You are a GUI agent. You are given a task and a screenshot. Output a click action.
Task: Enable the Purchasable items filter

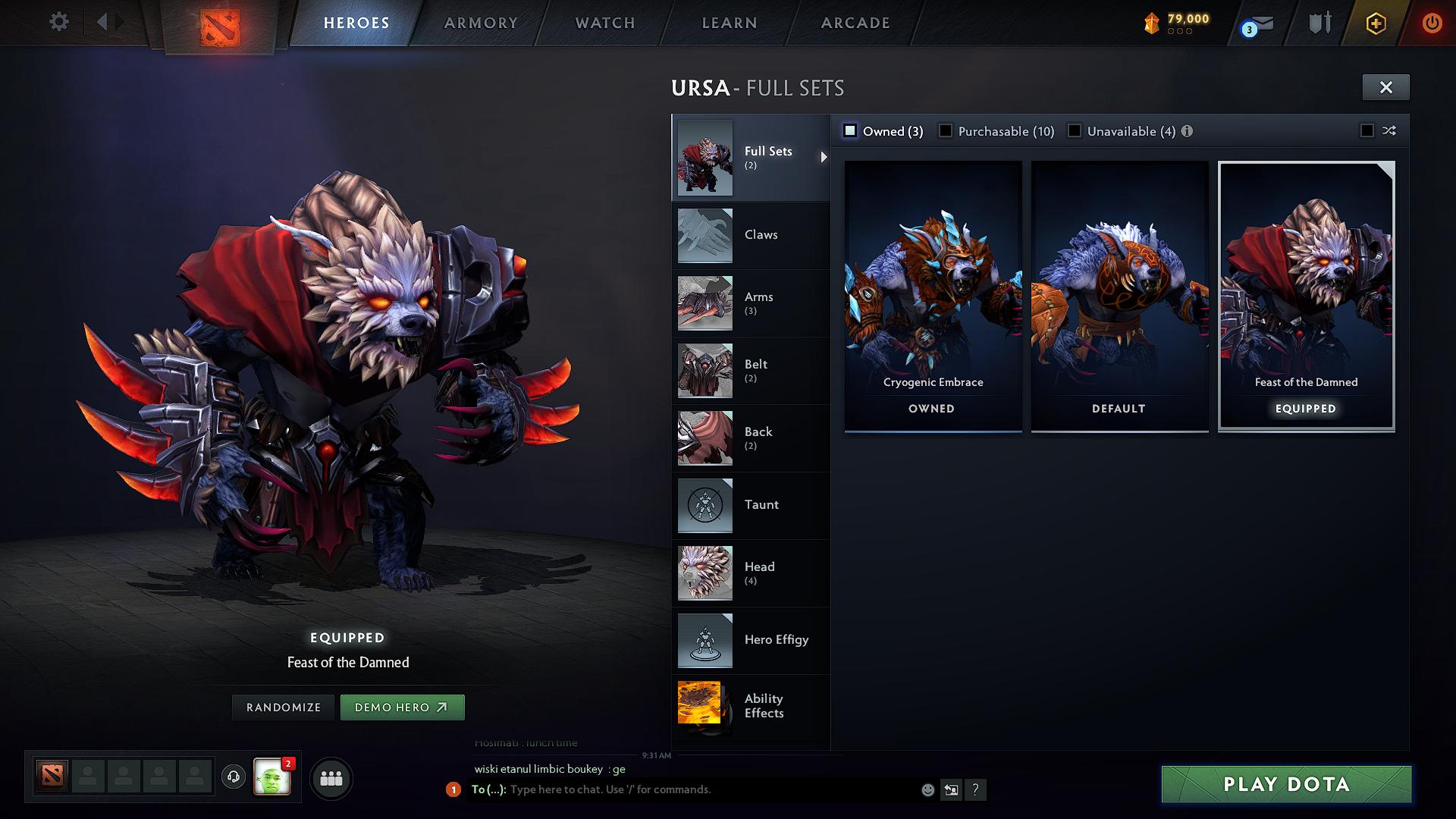point(945,130)
